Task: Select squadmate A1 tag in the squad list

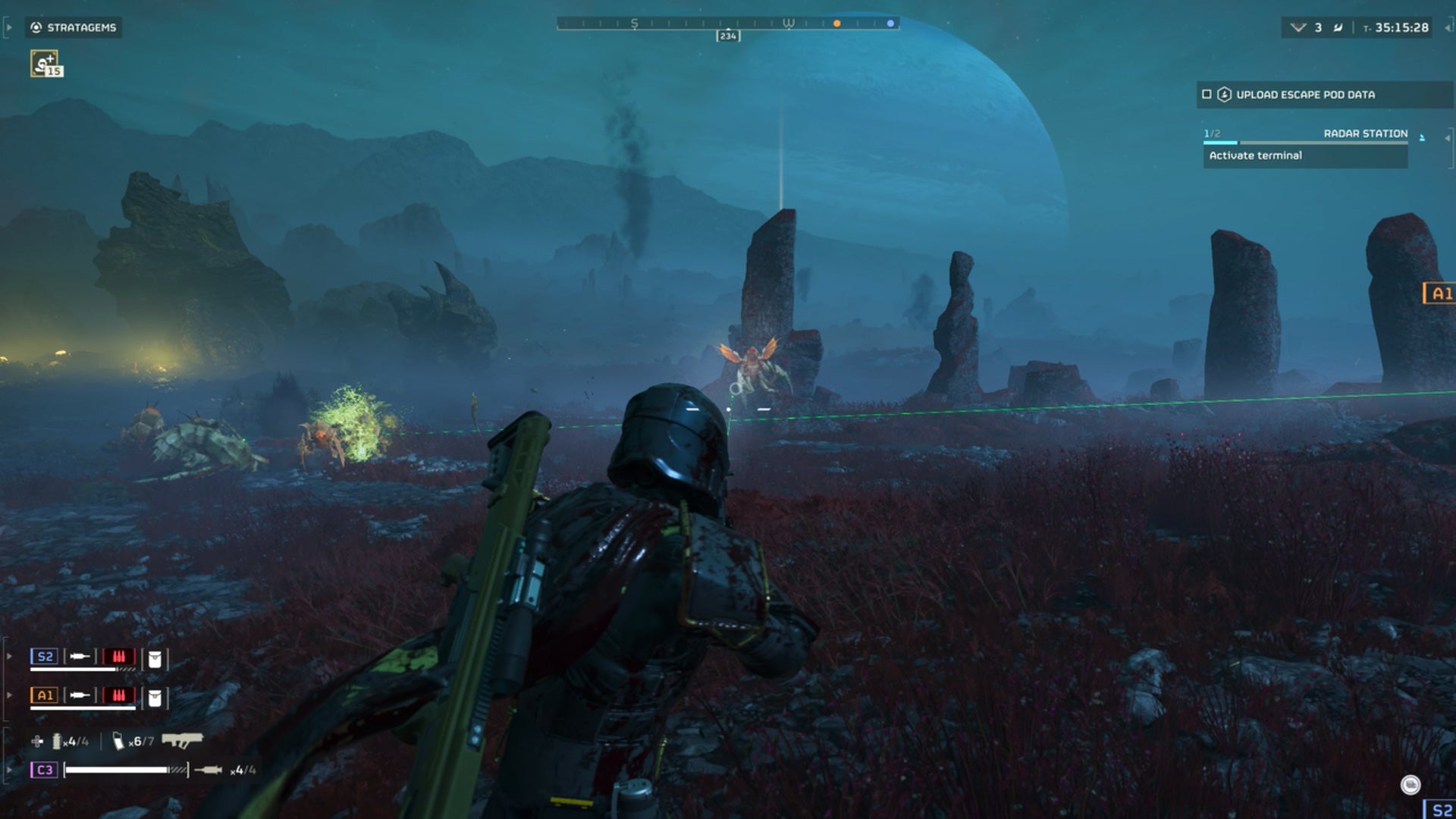Action: [x=45, y=695]
